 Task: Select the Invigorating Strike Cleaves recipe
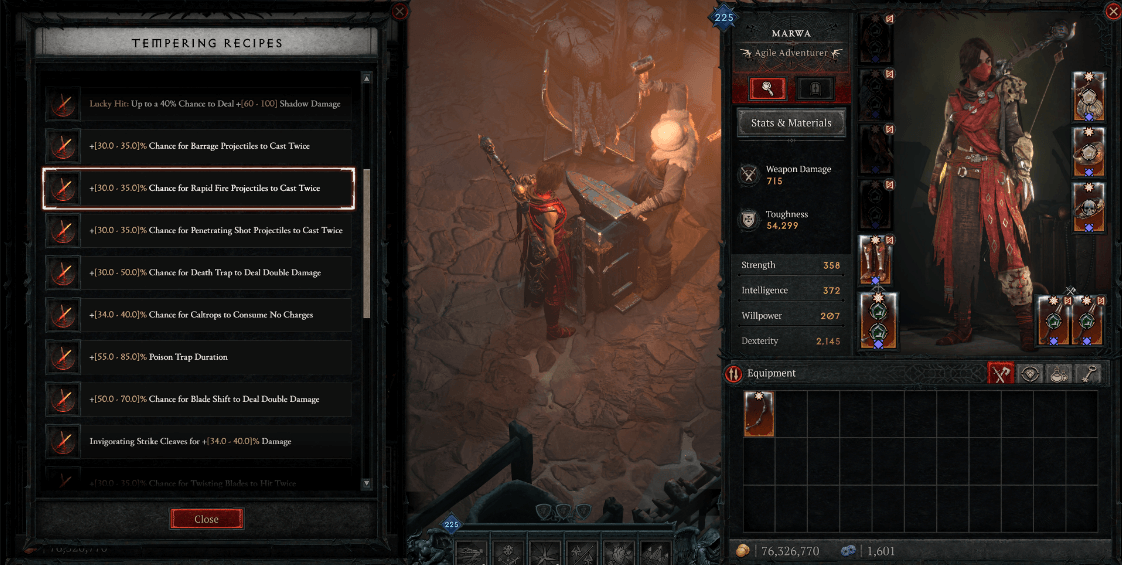pos(198,441)
